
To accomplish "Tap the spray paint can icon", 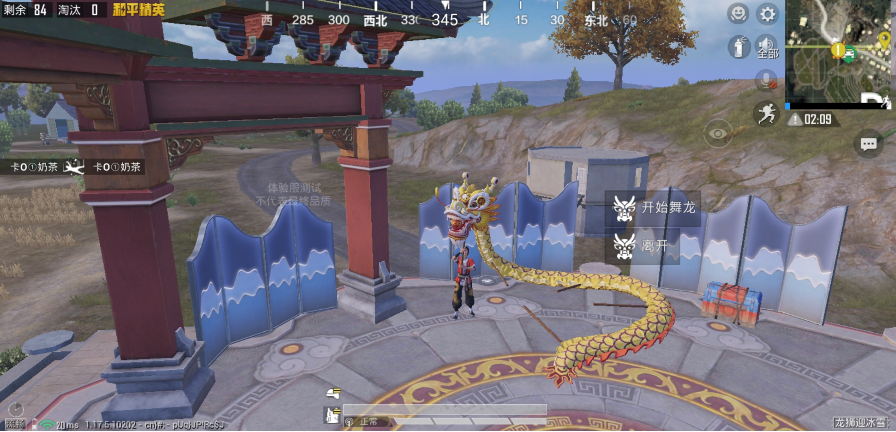I will click(x=738, y=46).
